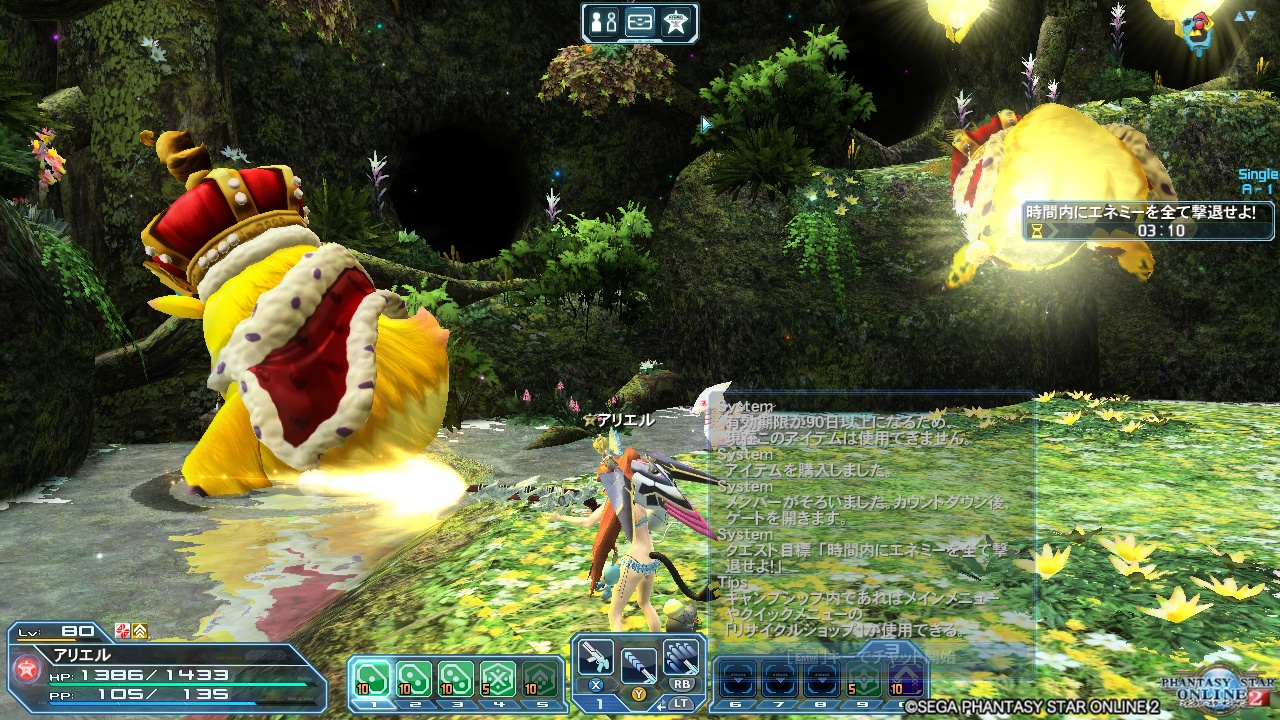This screenshot has width=1280, height=720.
Task: Toggle the small arrow pair at top right
Action: (1244, 16)
